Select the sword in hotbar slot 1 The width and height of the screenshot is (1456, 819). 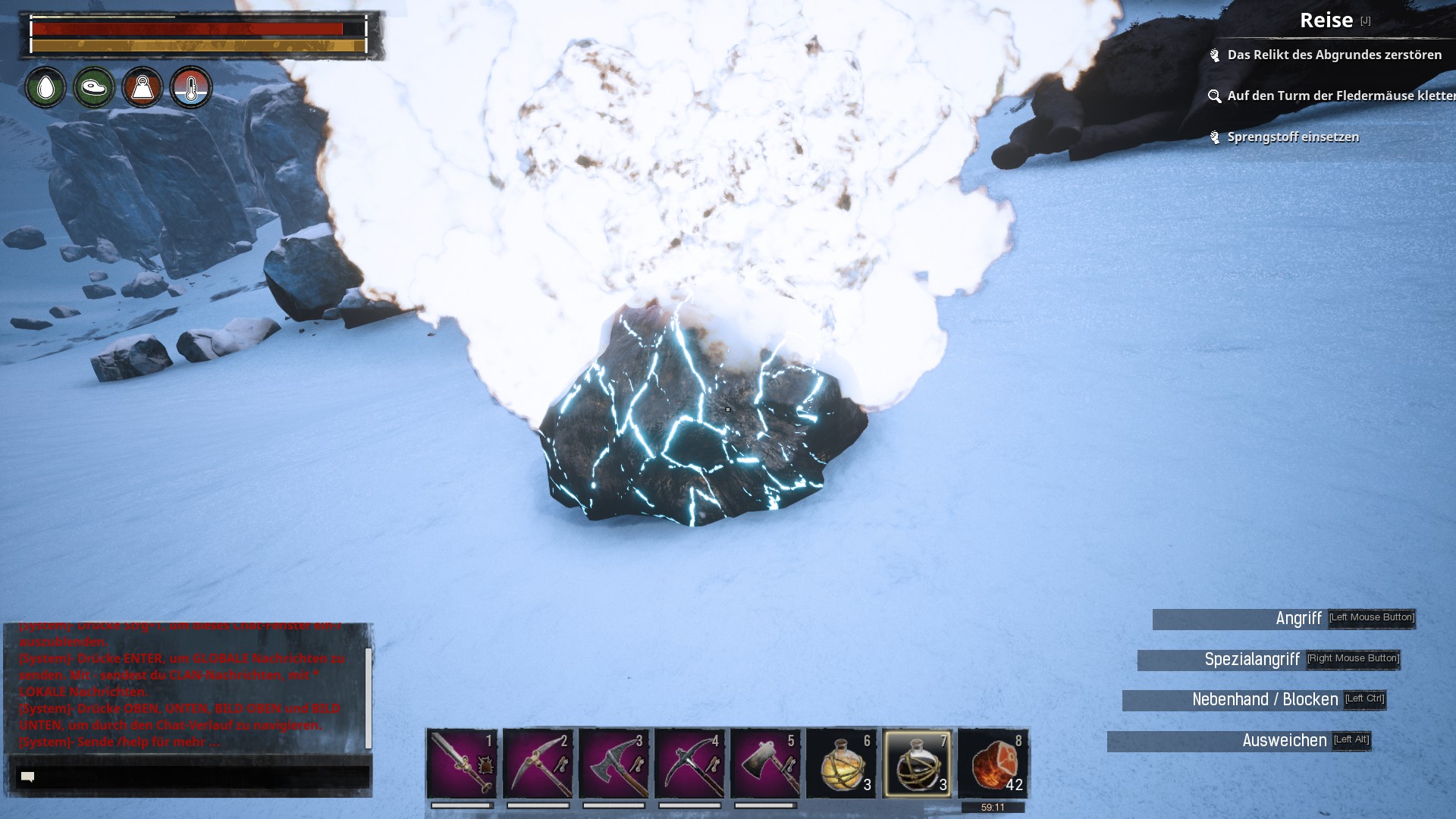click(462, 763)
